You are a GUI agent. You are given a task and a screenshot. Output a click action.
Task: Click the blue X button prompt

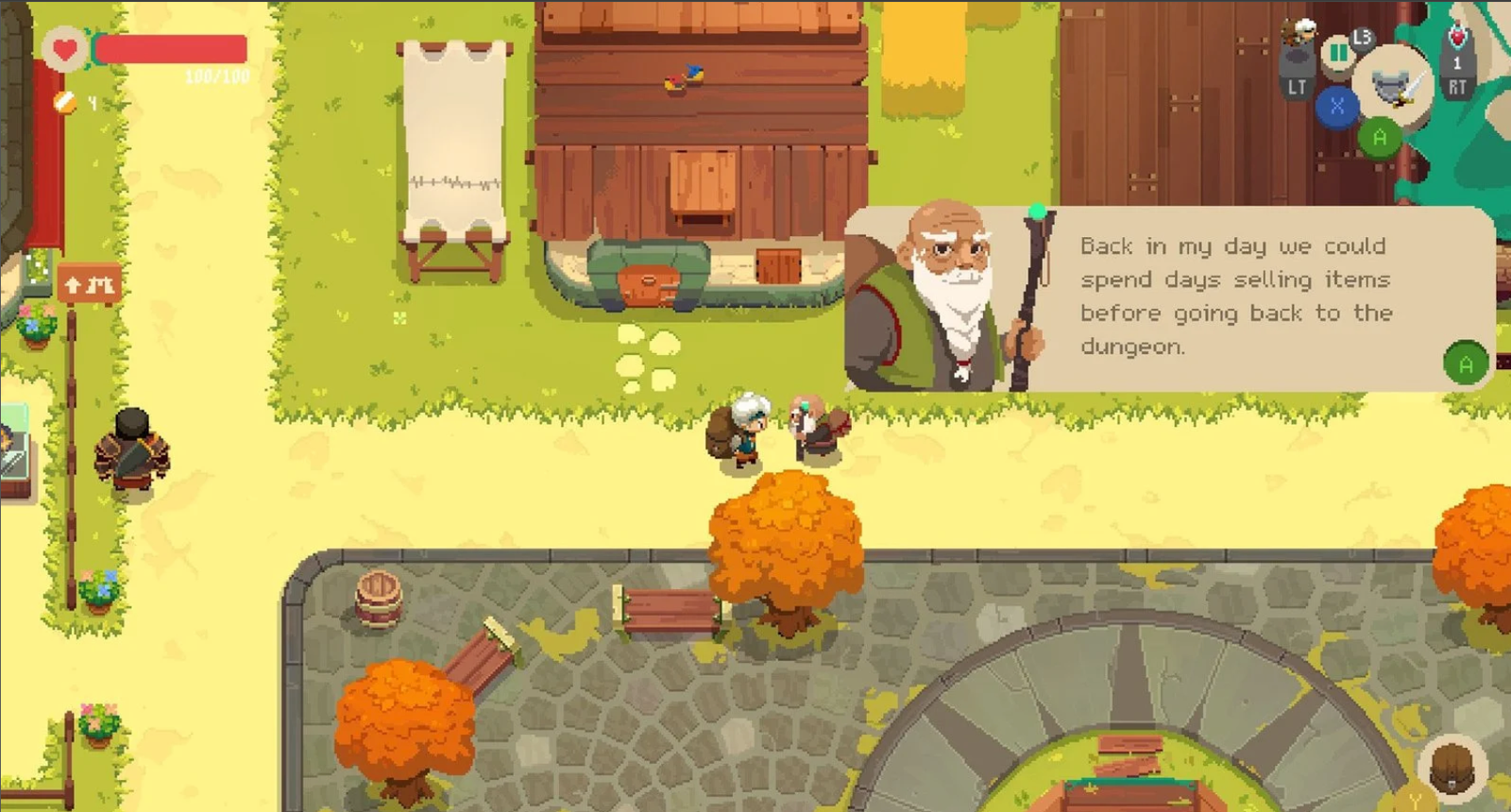click(x=1337, y=106)
